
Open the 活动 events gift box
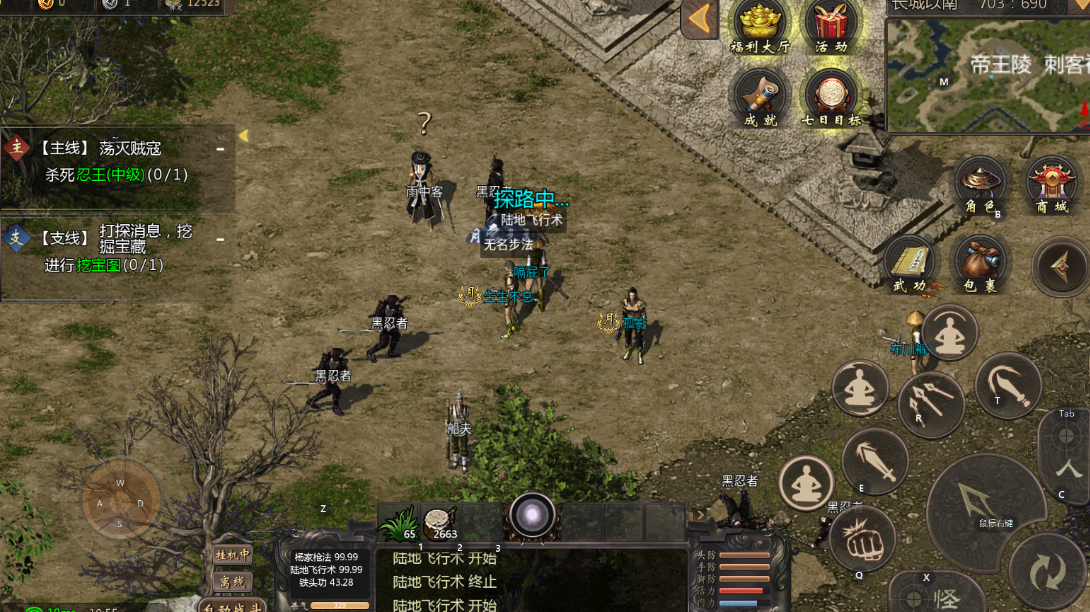click(830, 25)
